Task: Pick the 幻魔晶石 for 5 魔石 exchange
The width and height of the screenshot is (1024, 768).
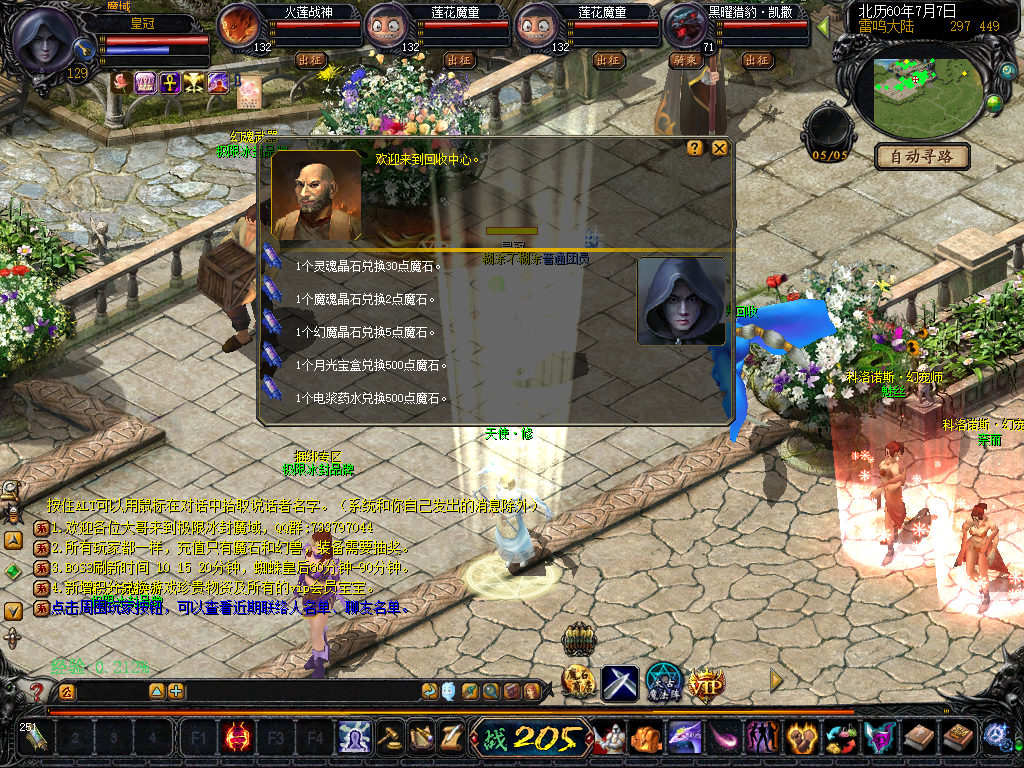Action: (367, 332)
